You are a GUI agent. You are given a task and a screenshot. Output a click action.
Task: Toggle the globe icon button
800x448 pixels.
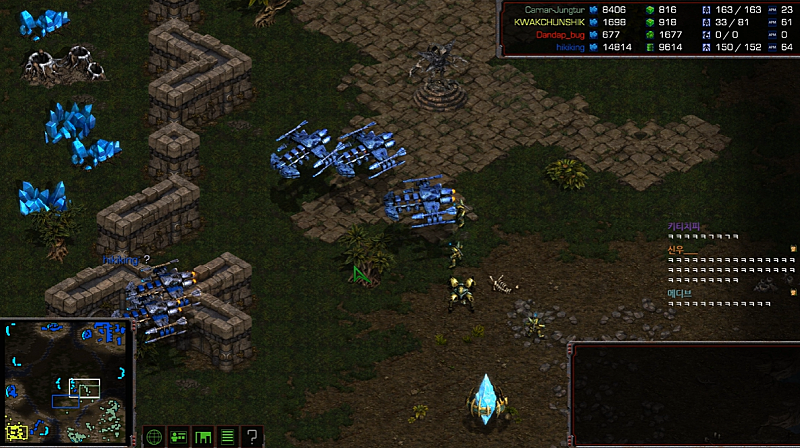coord(154,436)
